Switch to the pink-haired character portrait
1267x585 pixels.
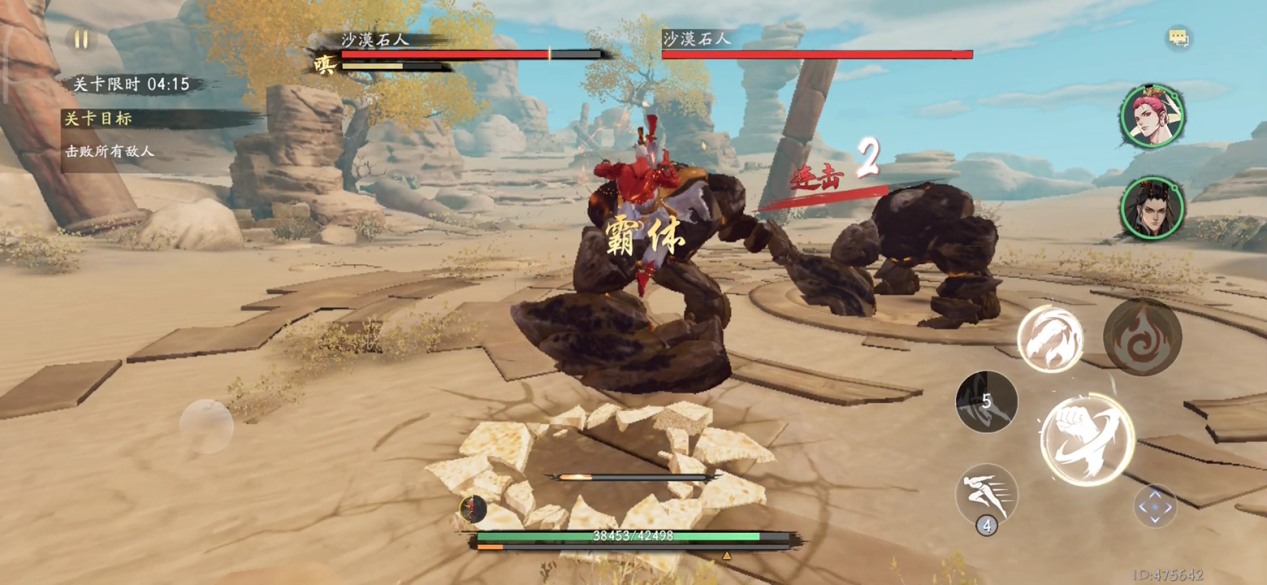[x=1152, y=116]
